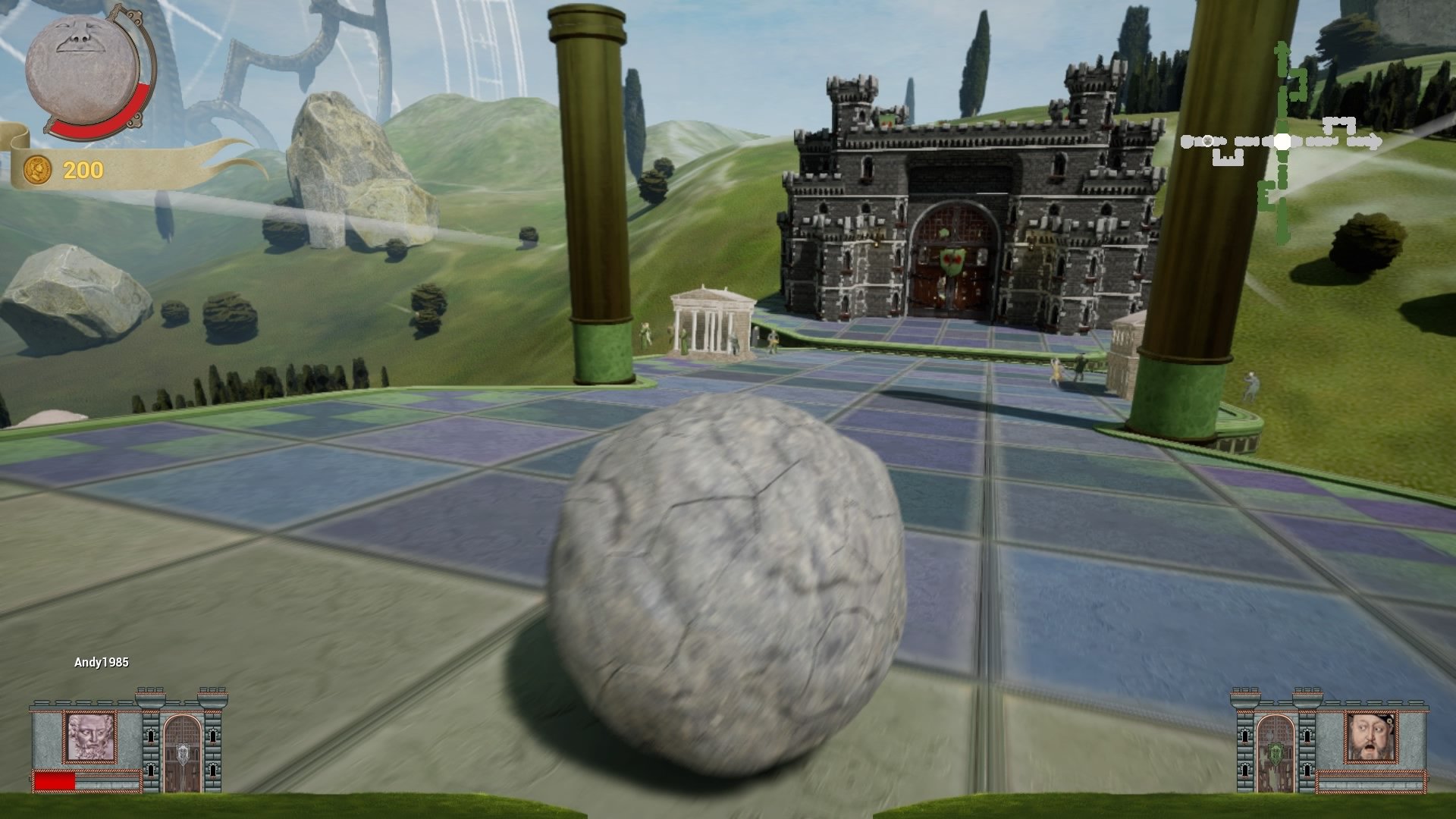Select the shield emblem on the left HUD castle door

tap(182, 753)
